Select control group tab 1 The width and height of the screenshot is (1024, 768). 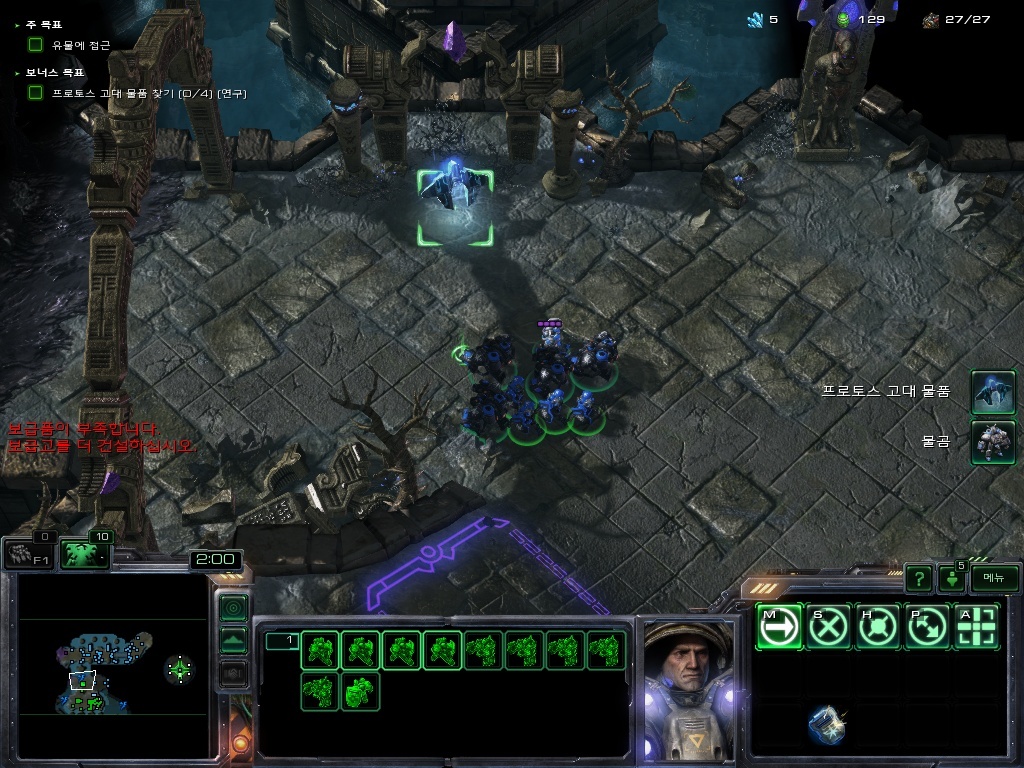coord(281,641)
